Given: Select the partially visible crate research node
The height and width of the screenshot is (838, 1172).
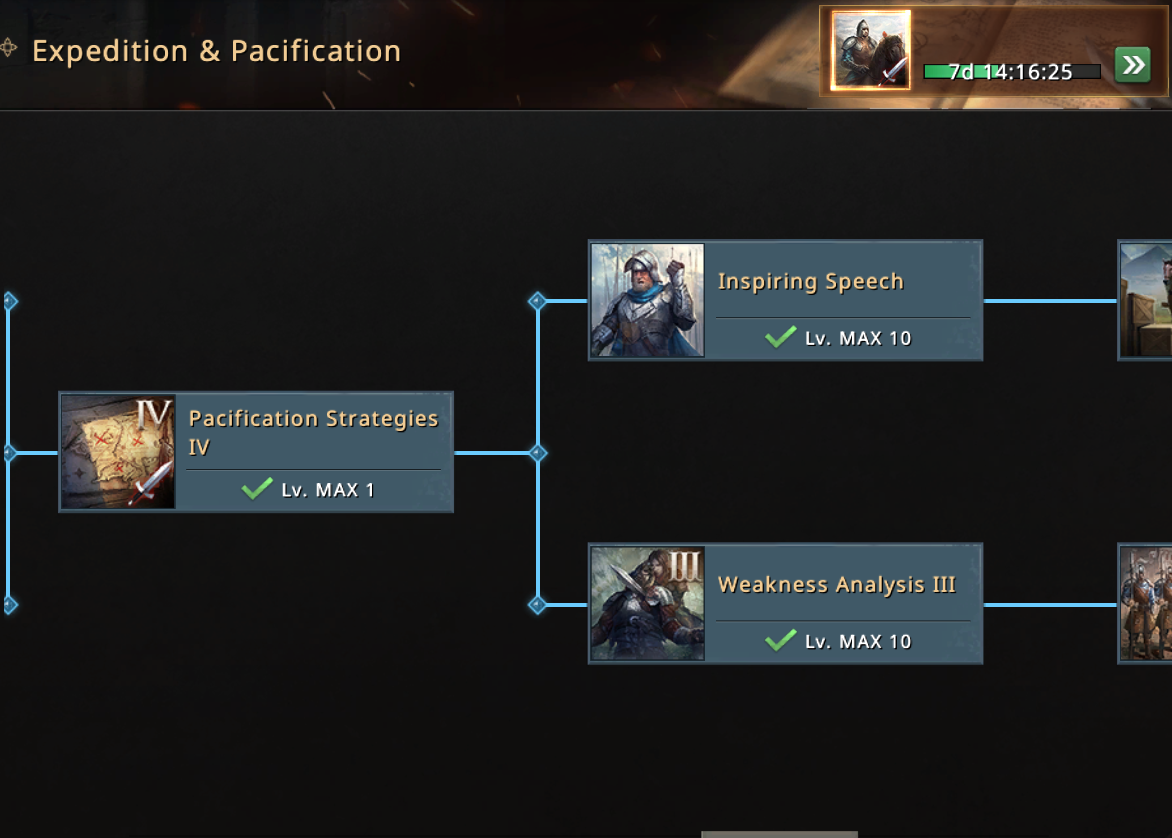Looking at the screenshot, I should click(1146, 300).
